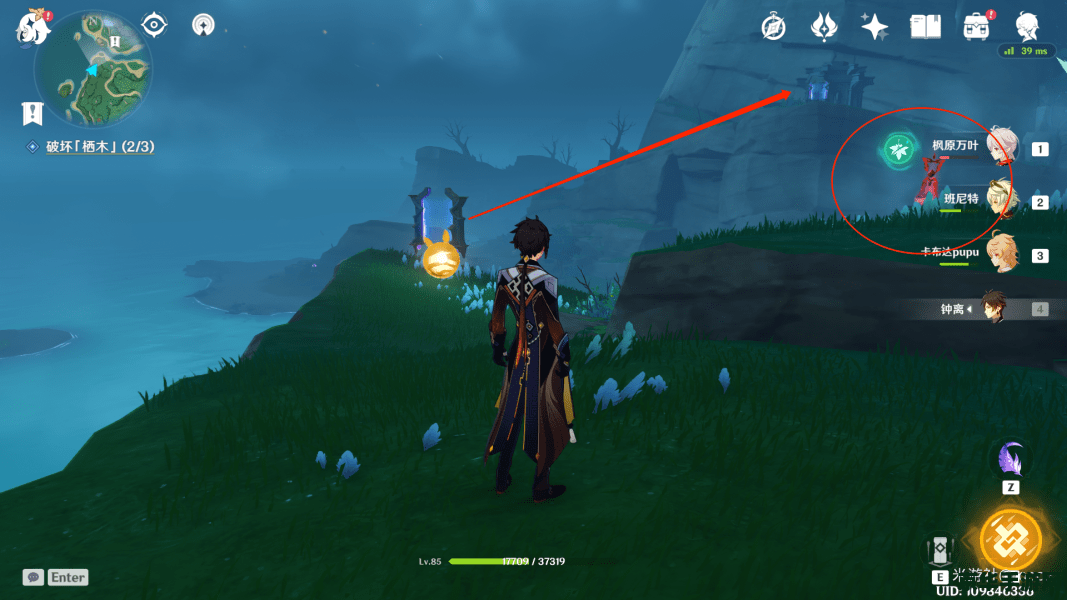Click the round signal icon right of the eye
Viewport: 1067px width, 600px height.
(203, 24)
